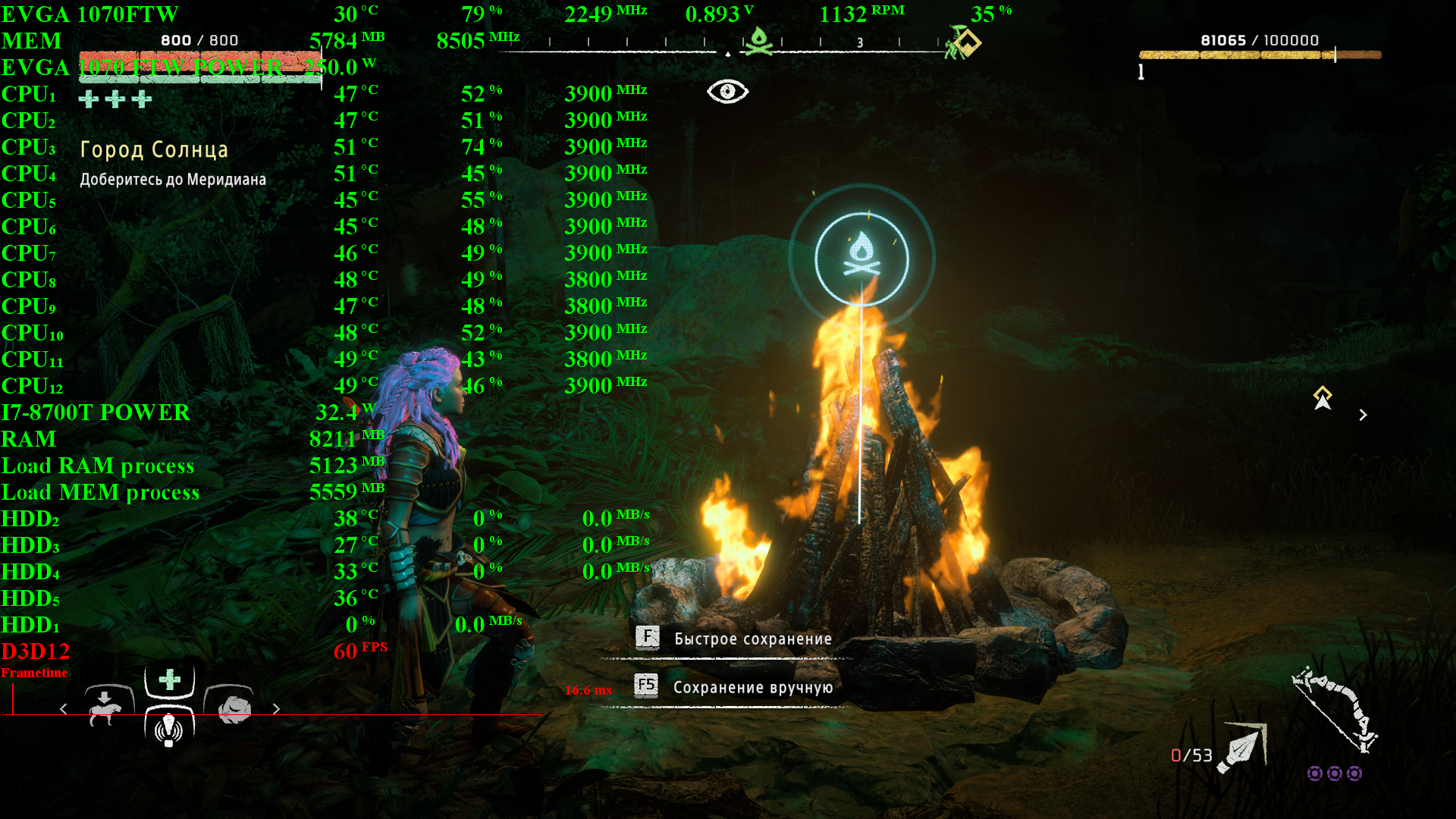This screenshot has height=819, width=1456.
Task: Use the green cross healing pouch icon
Action: (169, 679)
